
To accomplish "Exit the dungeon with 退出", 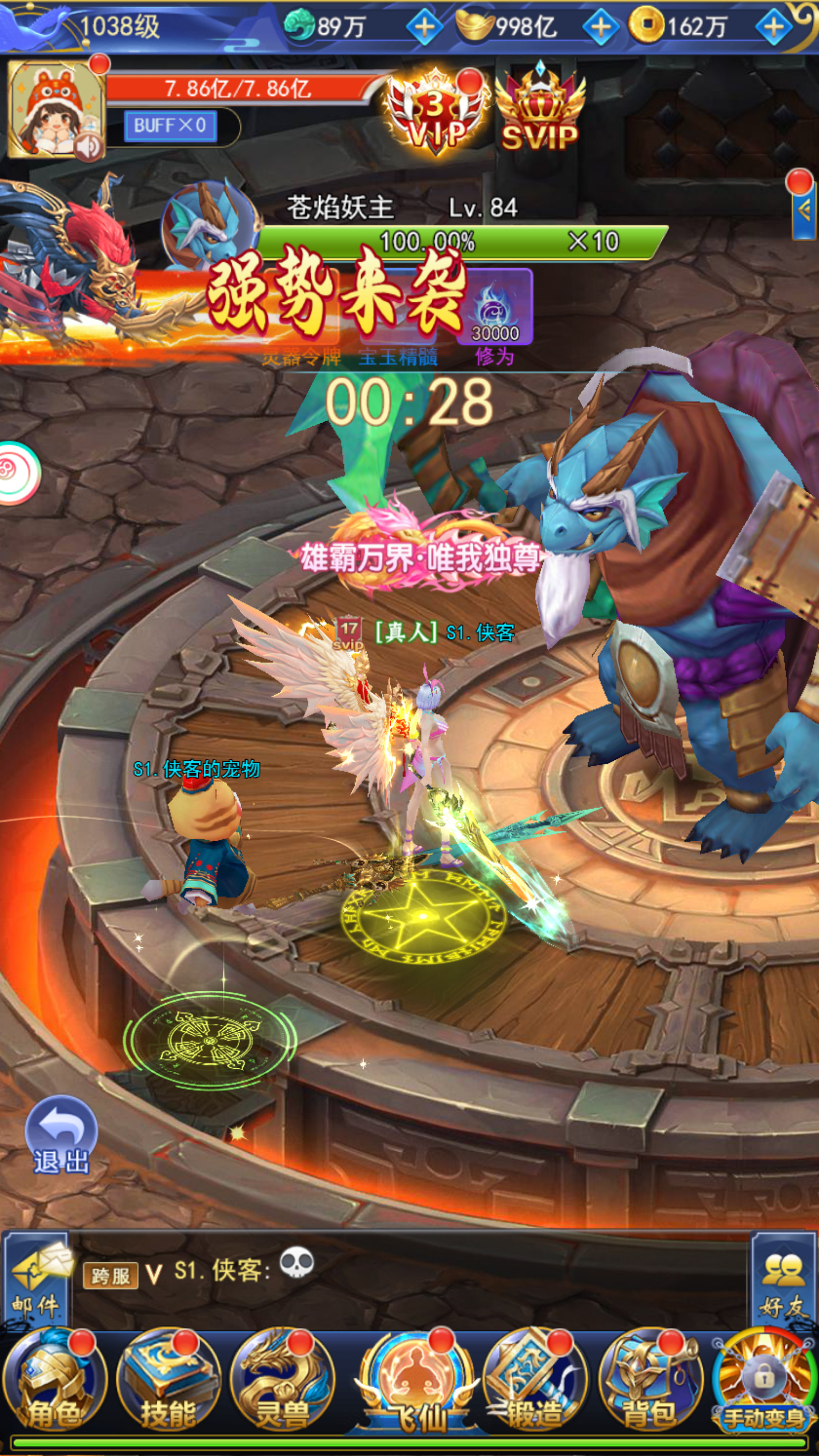I will 61,1137.
